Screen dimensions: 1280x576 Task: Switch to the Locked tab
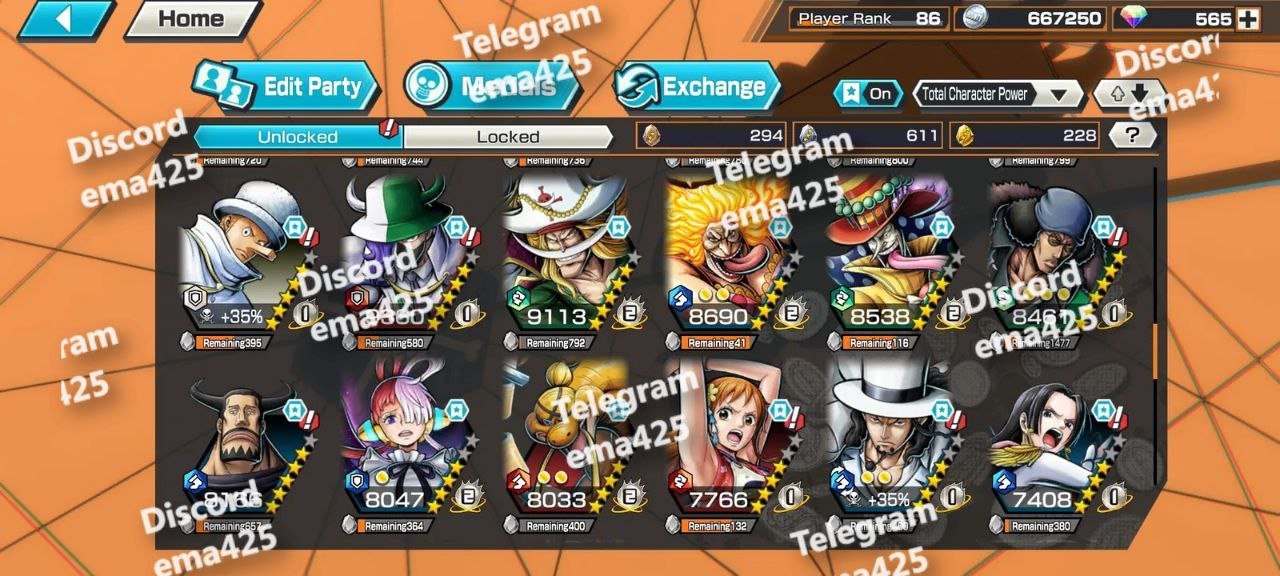(x=508, y=137)
